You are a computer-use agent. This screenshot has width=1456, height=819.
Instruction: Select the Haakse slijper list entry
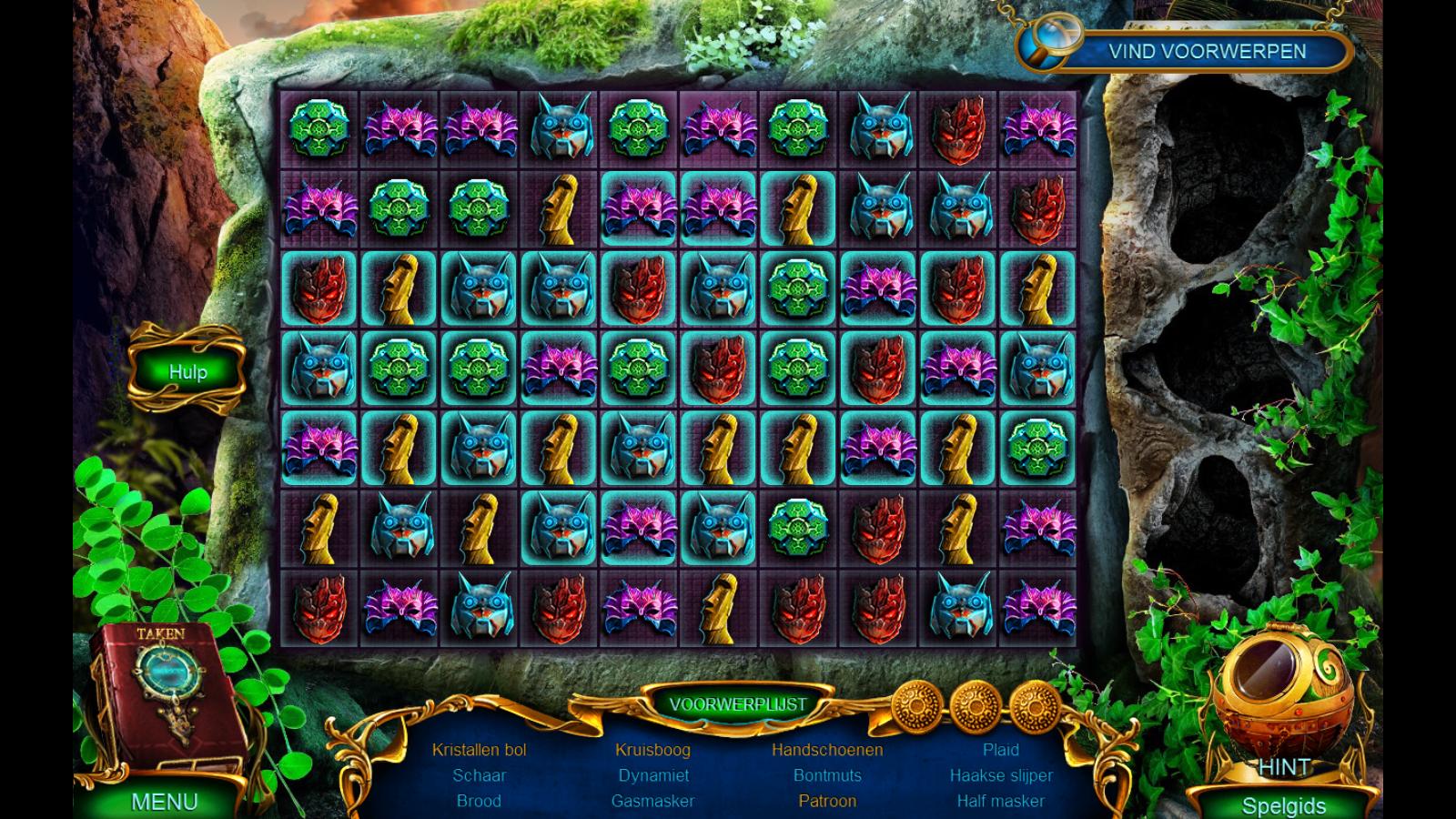point(1001,775)
